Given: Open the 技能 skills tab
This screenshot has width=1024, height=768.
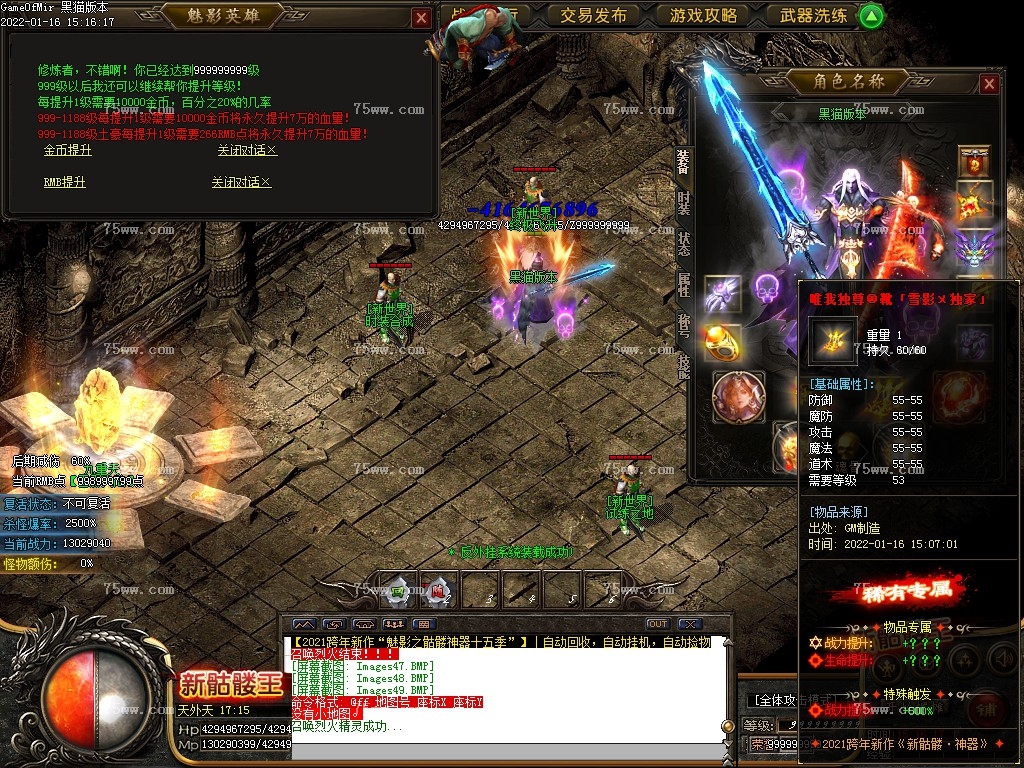Looking at the screenshot, I should [x=683, y=367].
